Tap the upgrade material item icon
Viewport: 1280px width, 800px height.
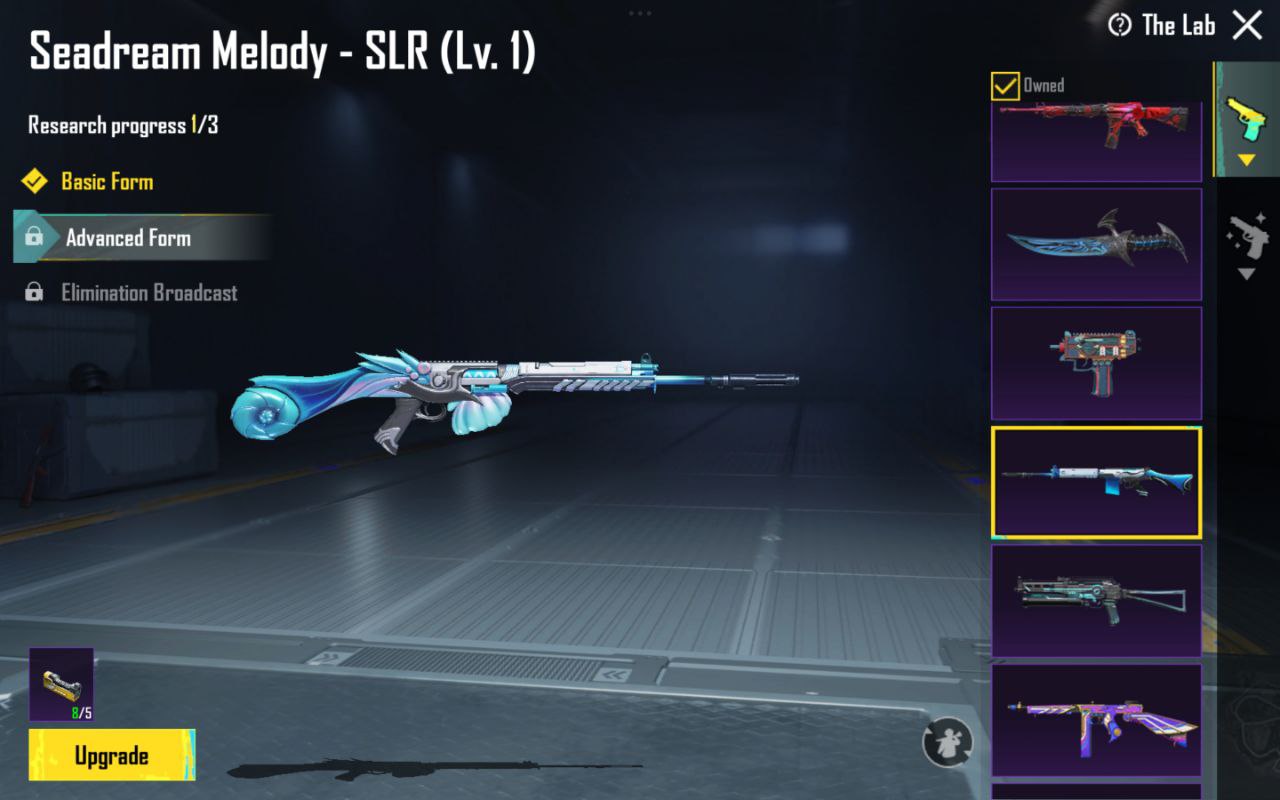click(x=61, y=684)
